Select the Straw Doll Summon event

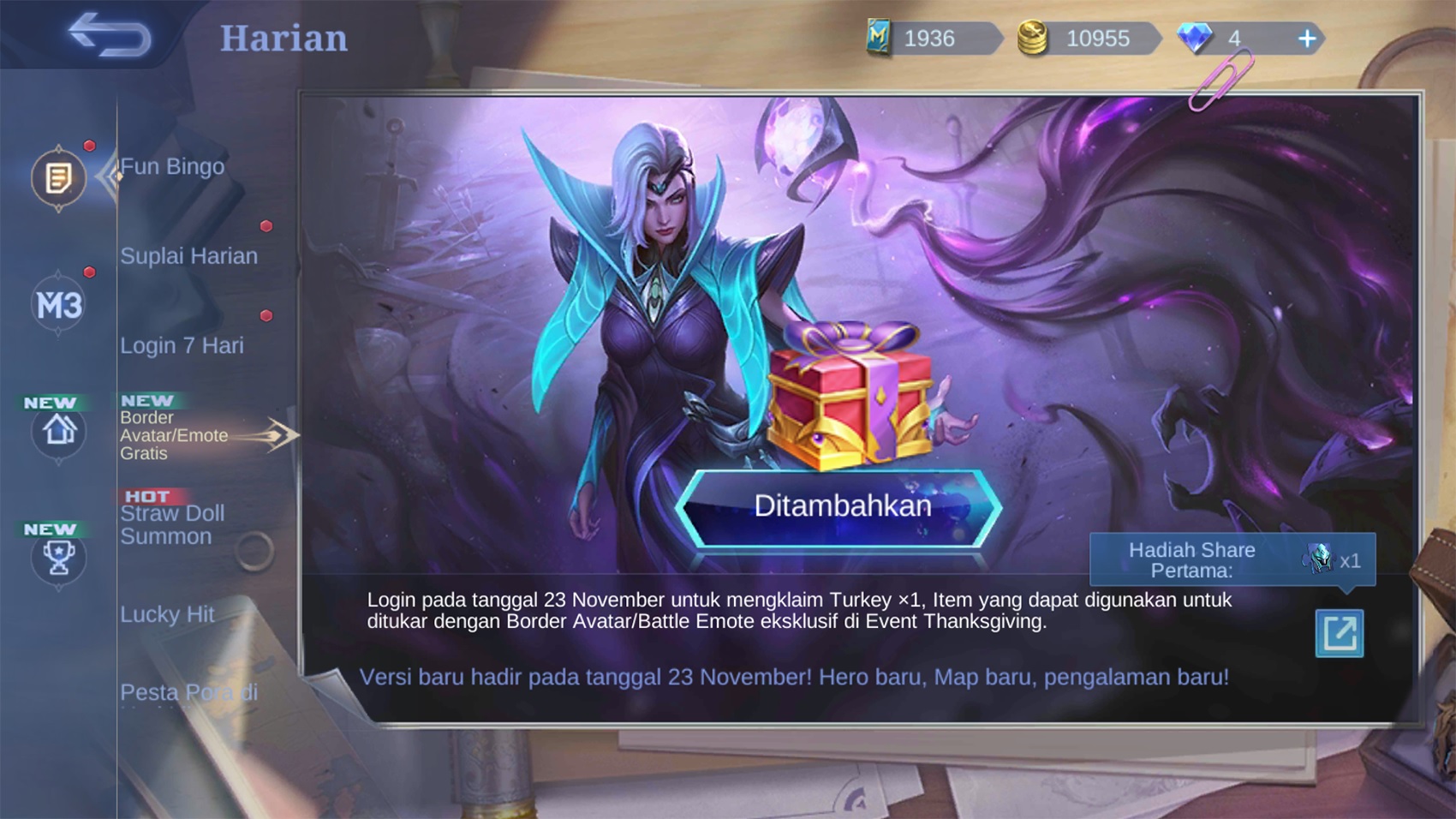point(172,523)
